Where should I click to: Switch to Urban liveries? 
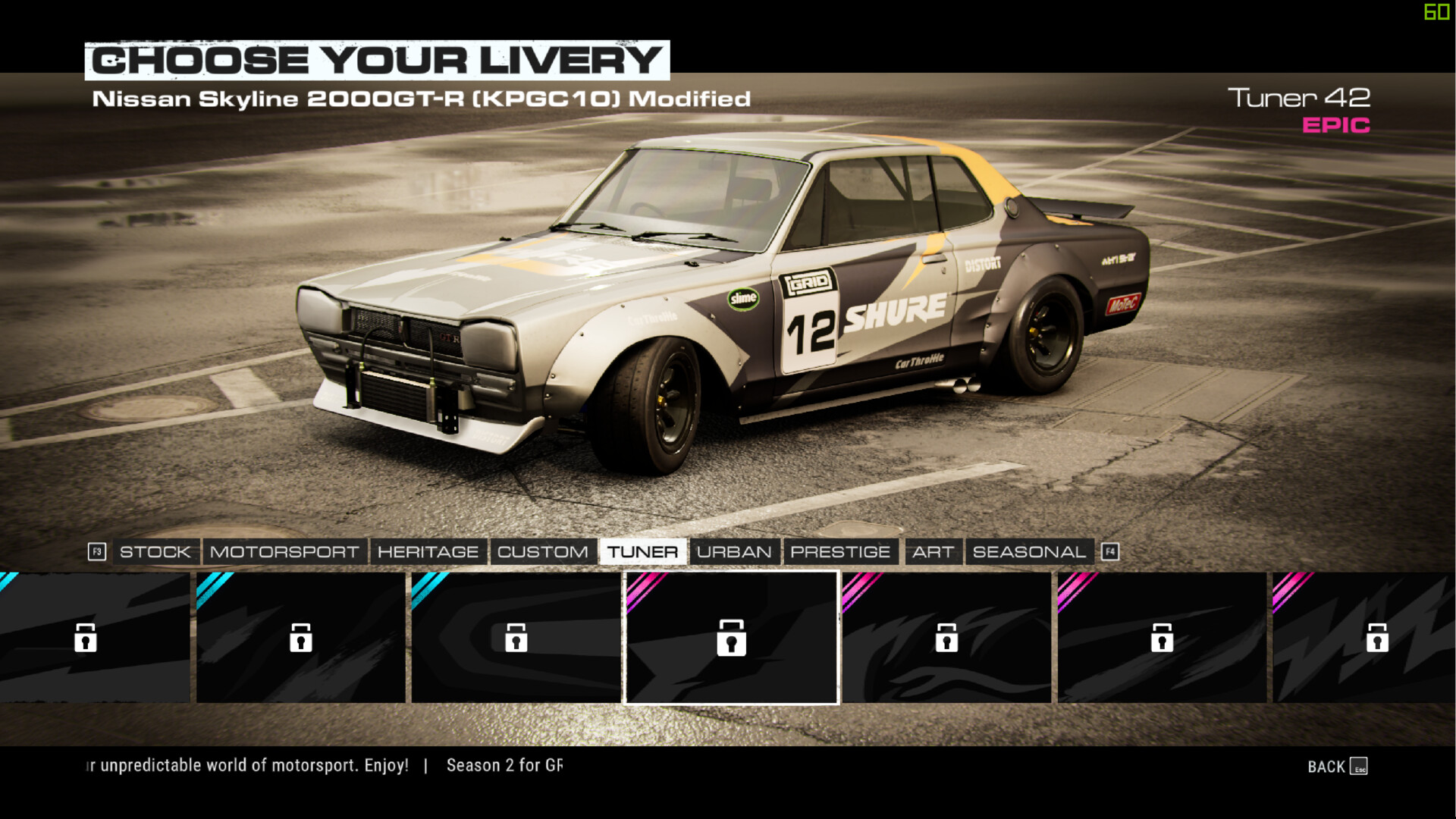tap(733, 552)
